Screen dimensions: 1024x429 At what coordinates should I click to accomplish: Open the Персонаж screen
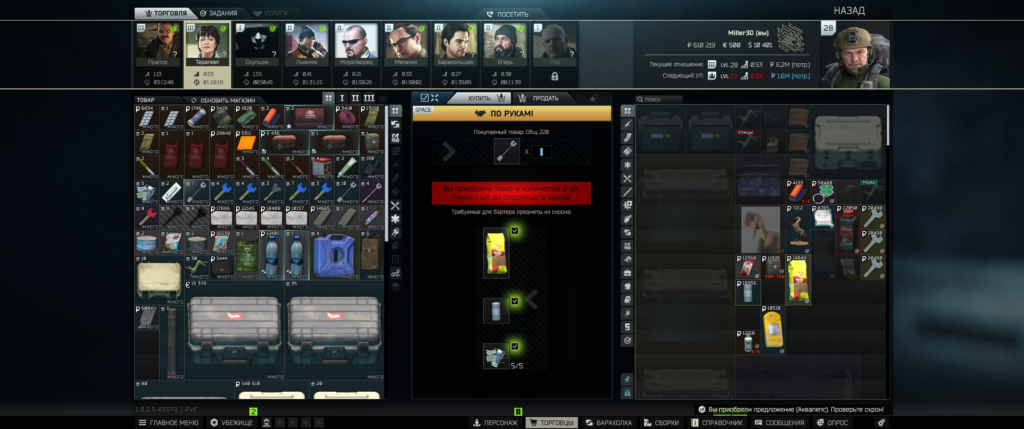click(496, 423)
